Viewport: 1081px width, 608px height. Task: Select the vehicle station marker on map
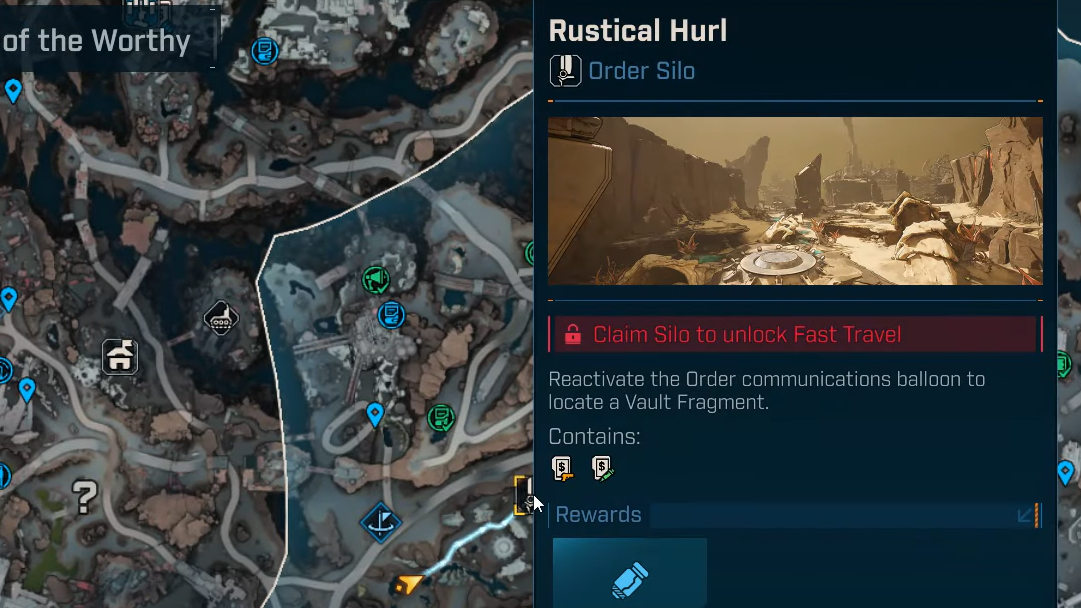pyautogui.click(x=221, y=318)
